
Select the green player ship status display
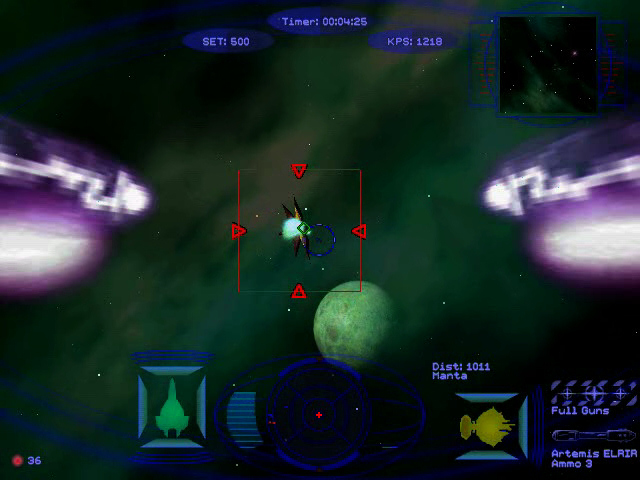pos(171,408)
